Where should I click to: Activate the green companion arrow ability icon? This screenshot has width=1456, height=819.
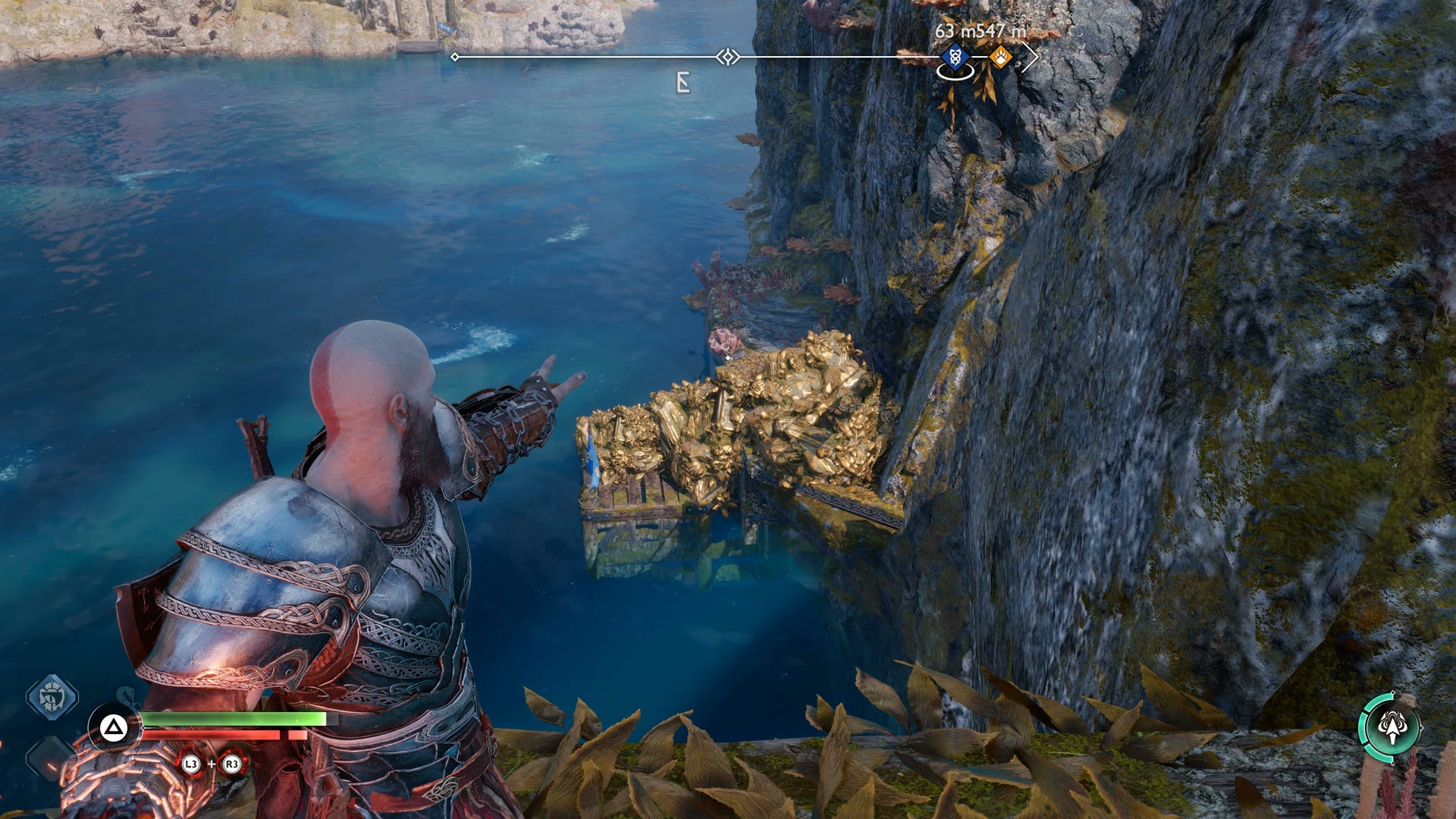(1391, 727)
